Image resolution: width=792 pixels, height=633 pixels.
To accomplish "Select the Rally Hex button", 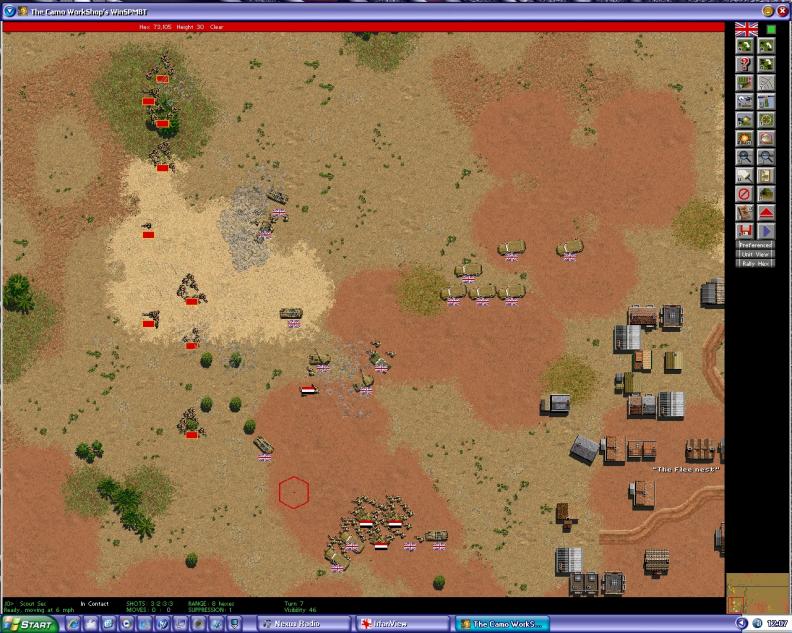I will point(756,263).
